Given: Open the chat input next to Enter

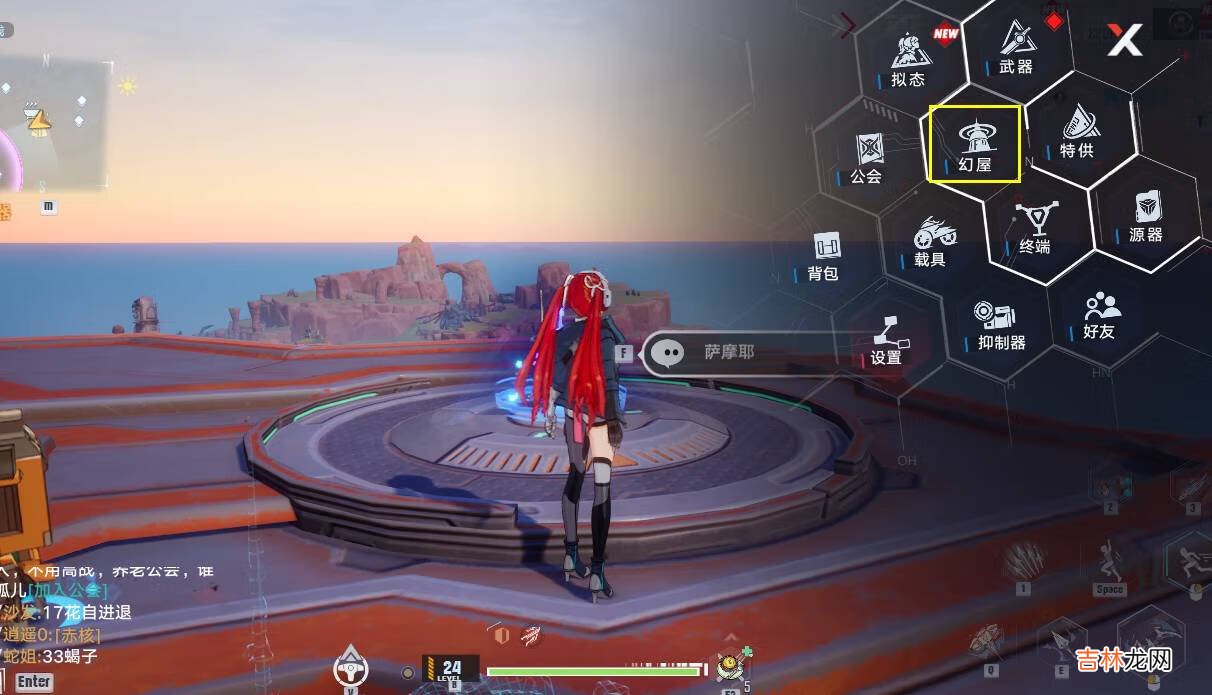Looking at the screenshot, I should 34,682.
